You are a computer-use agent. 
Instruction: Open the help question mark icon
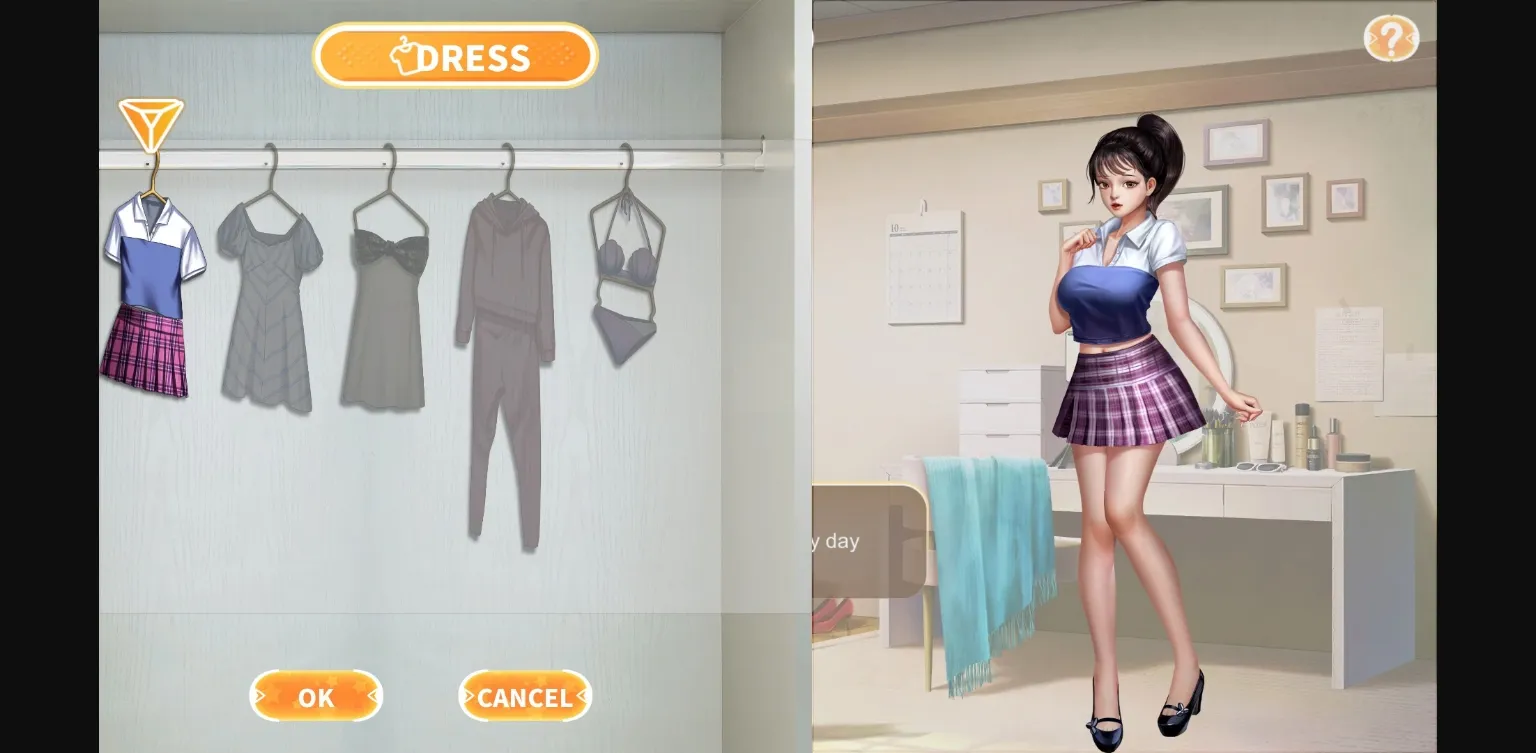[1392, 38]
